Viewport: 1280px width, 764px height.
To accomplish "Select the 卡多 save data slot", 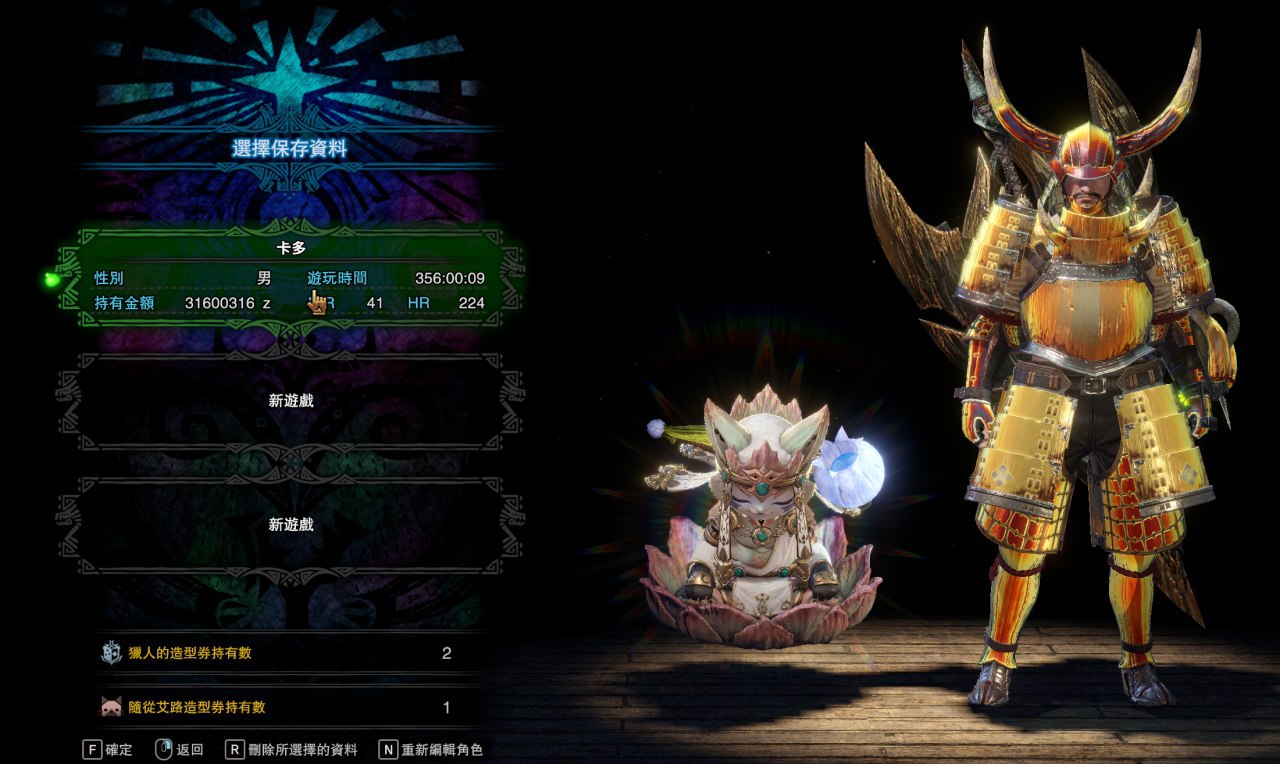I will [290, 274].
